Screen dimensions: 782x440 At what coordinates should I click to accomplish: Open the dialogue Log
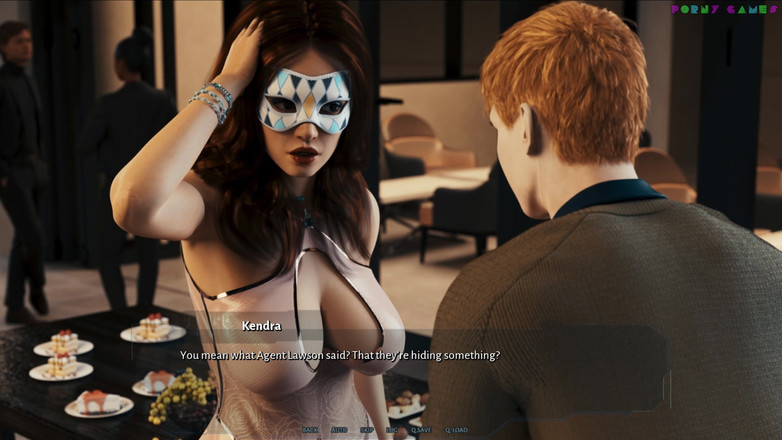(392, 430)
